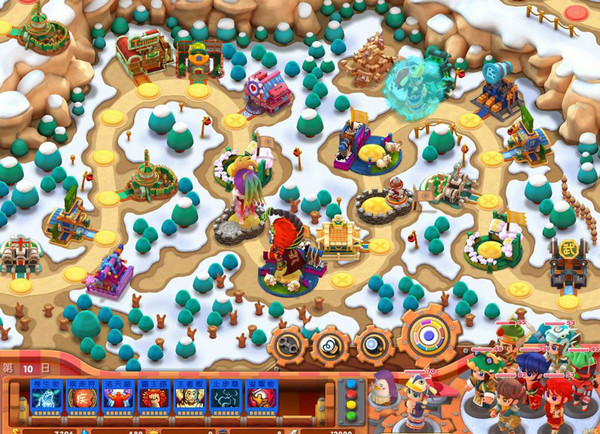The height and width of the screenshot is (434, 600).
Task: Use the golden warrior card
Action: point(188,400)
